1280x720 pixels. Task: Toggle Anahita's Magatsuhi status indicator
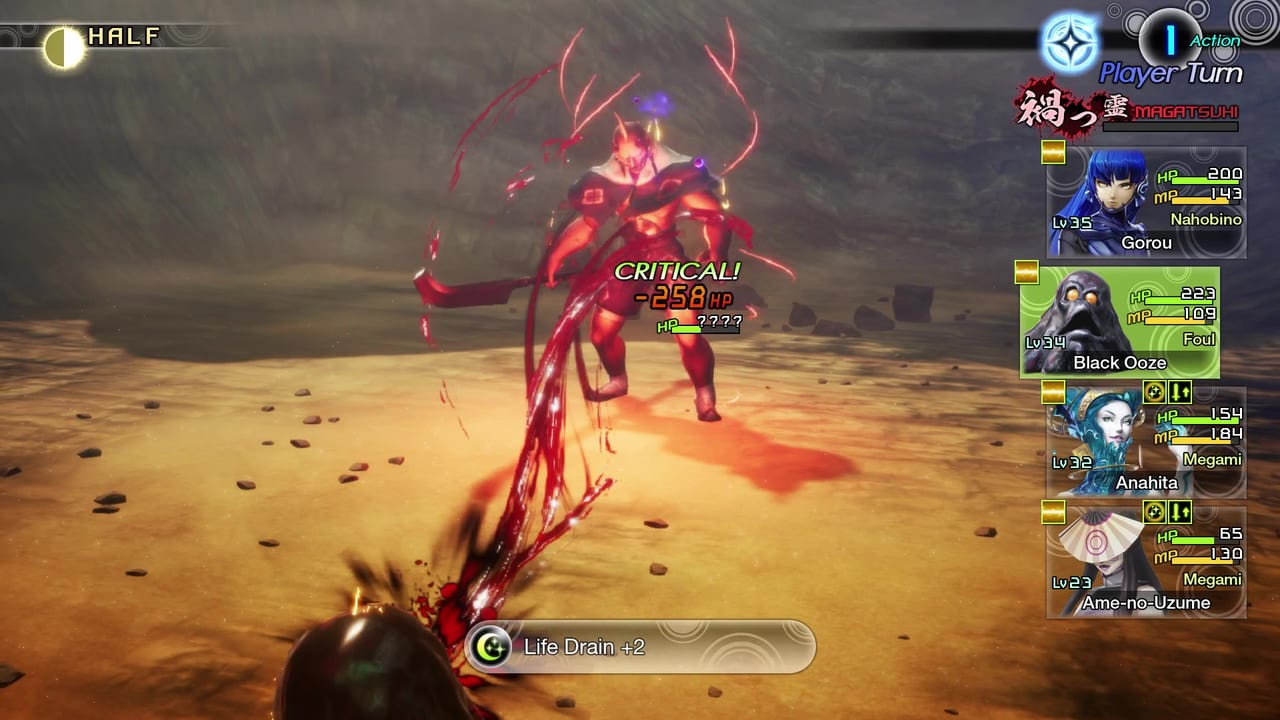[x=1152, y=393]
